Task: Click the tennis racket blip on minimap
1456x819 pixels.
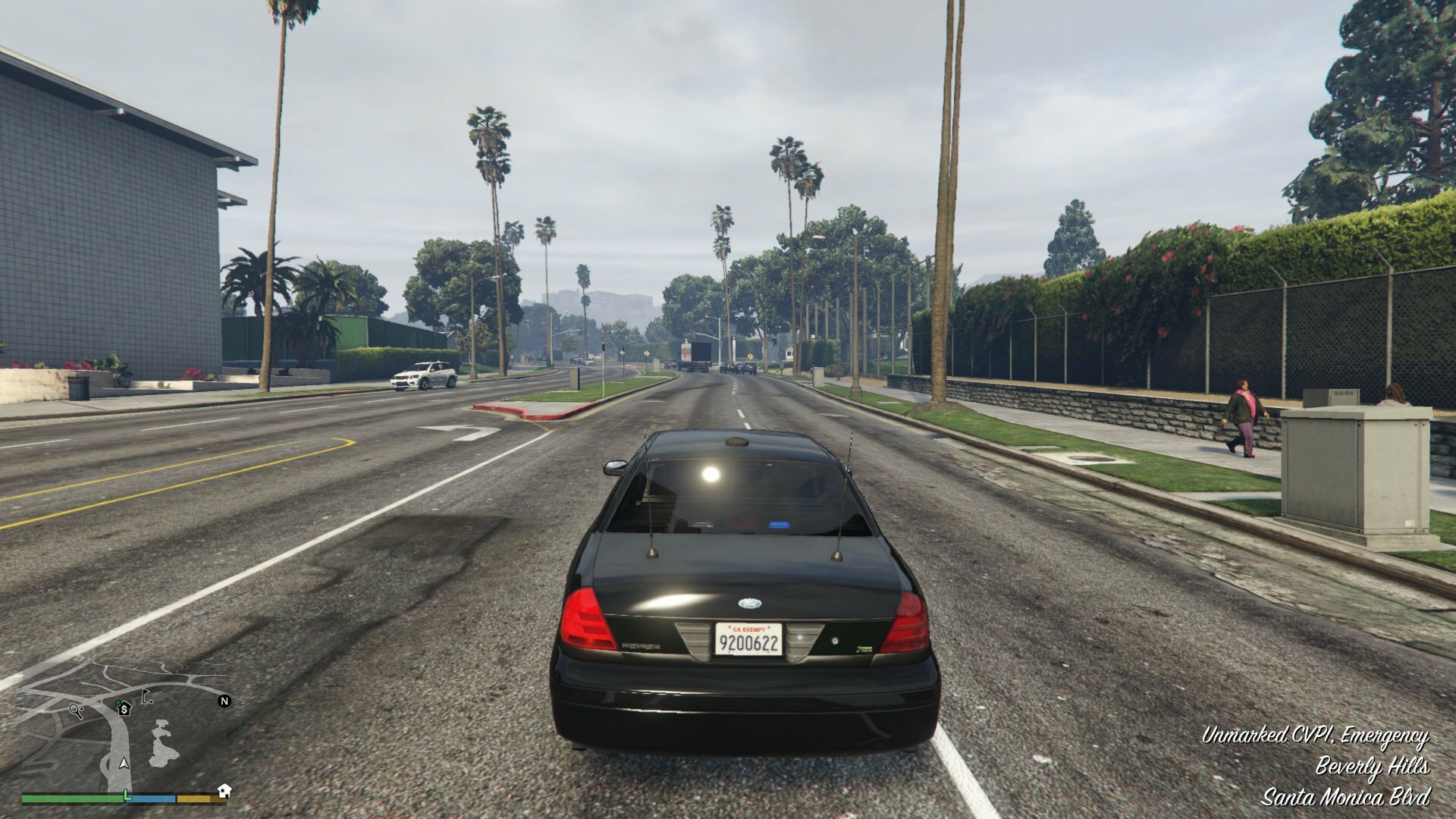Action: [76, 711]
